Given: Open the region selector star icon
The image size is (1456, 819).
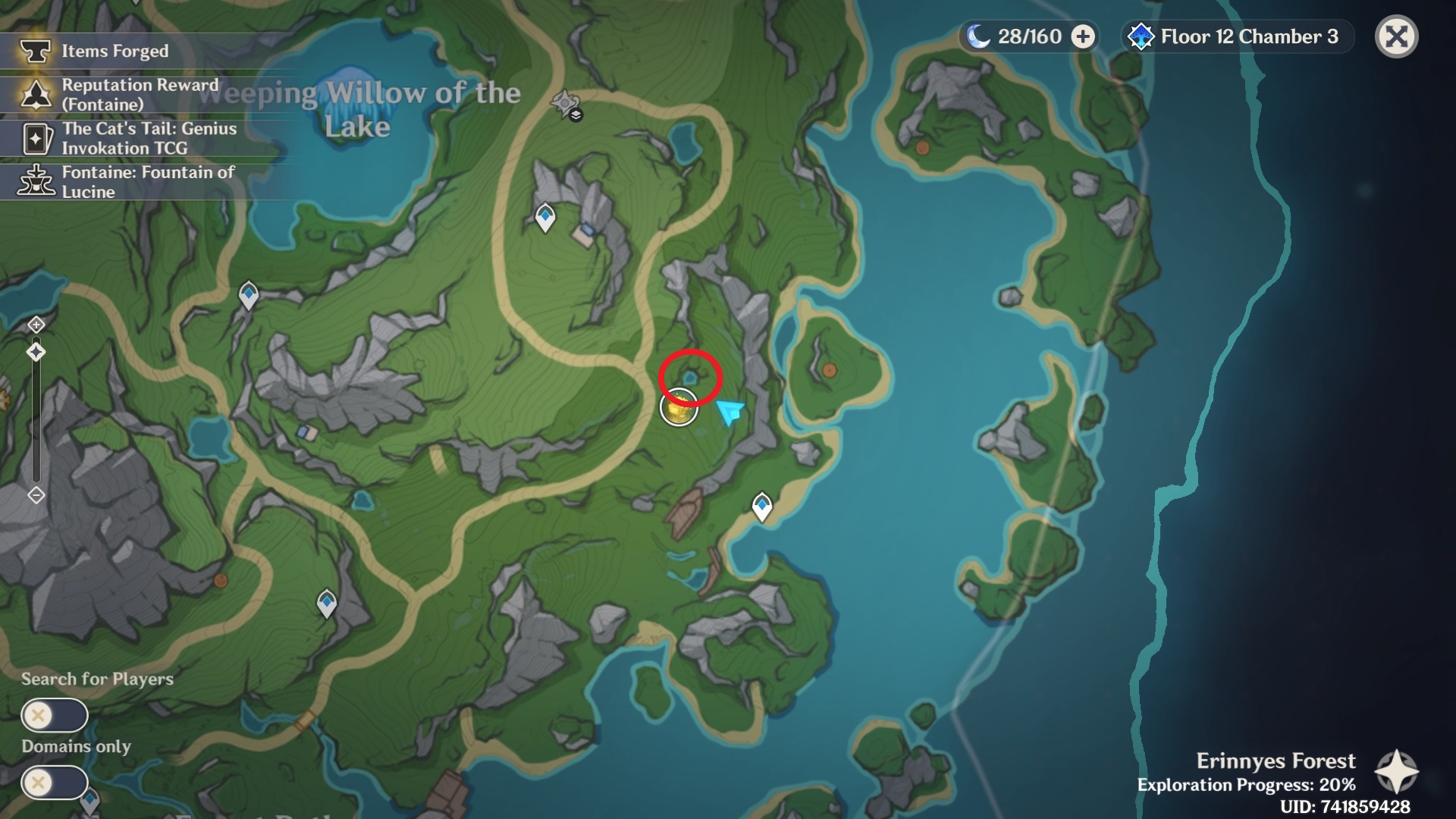Looking at the screenshot, I should pos(1396,772).
